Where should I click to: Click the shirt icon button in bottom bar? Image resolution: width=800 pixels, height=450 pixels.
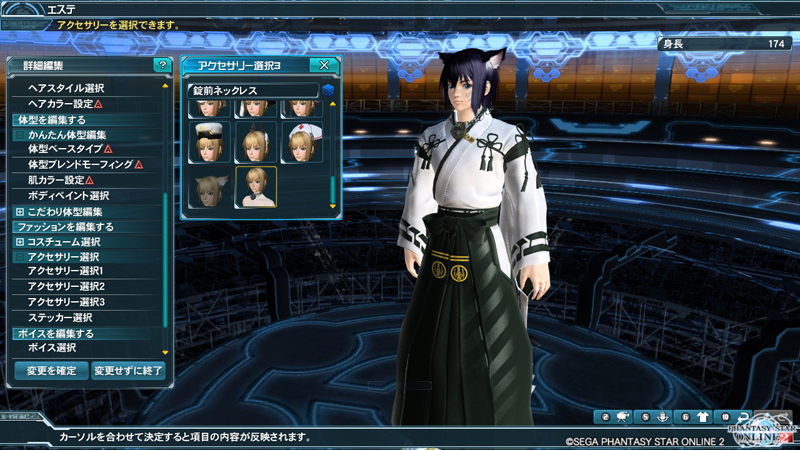pos(701,416)
